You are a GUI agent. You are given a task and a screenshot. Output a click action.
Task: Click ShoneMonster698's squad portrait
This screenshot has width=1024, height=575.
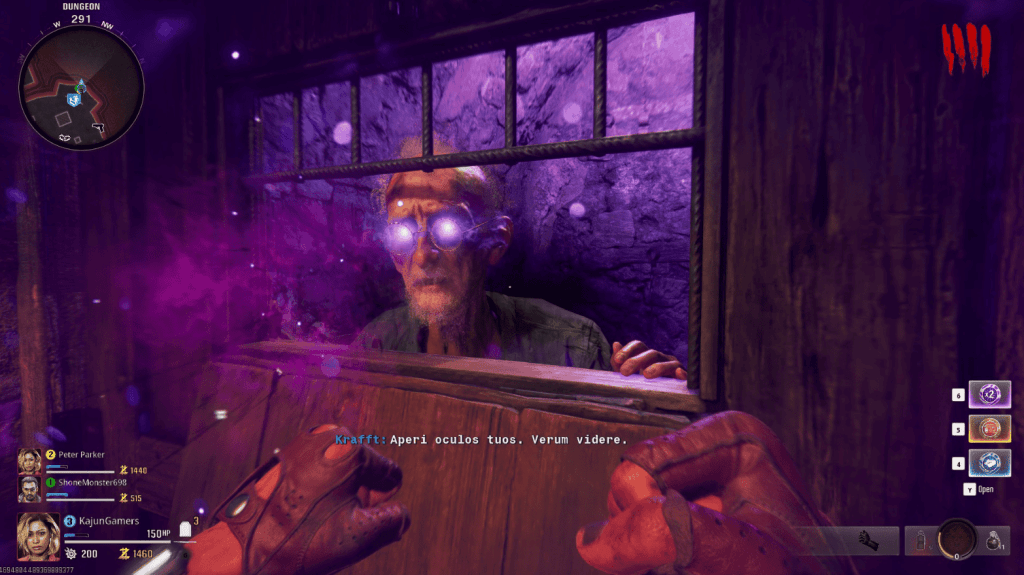tap(28, 488)
